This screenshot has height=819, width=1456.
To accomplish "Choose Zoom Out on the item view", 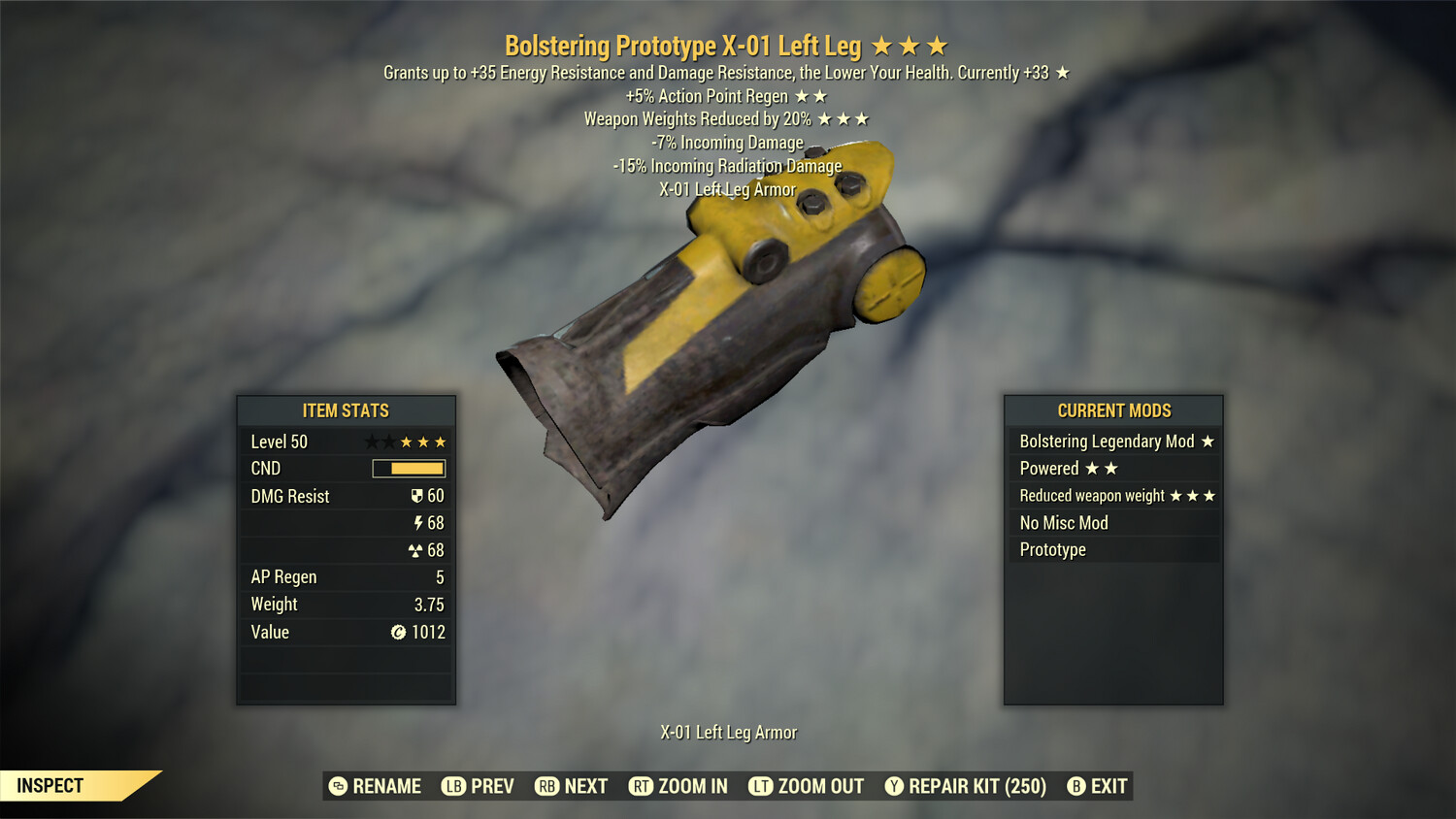I will click(806, 786).
